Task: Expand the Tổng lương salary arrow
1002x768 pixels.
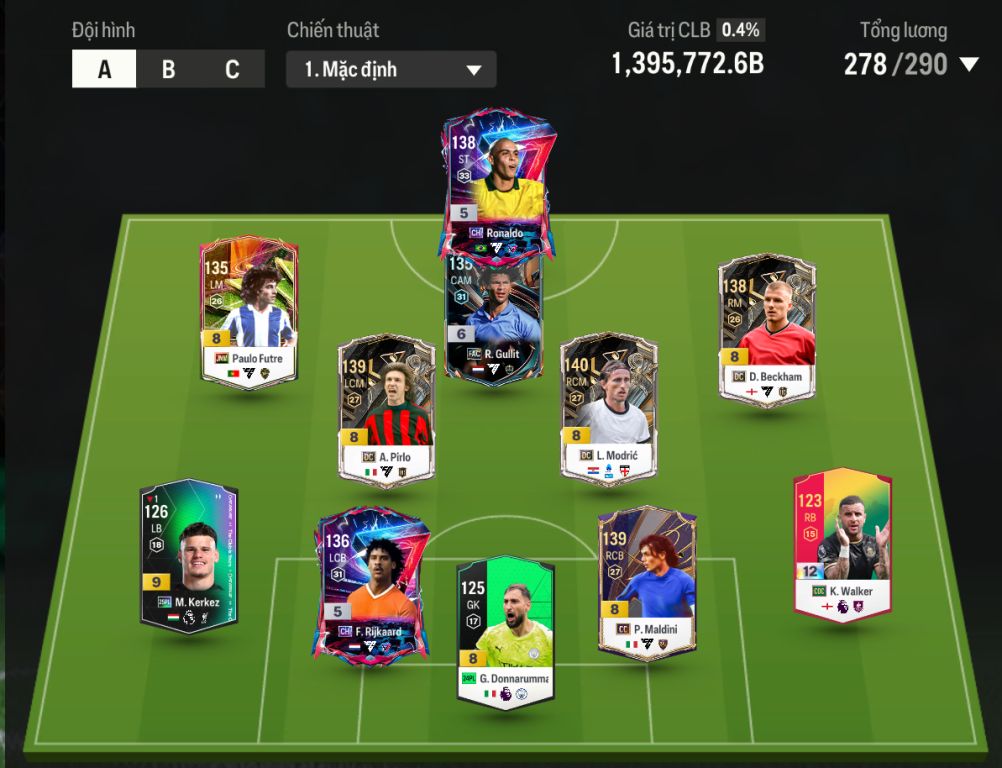Action: coord(968,65)
